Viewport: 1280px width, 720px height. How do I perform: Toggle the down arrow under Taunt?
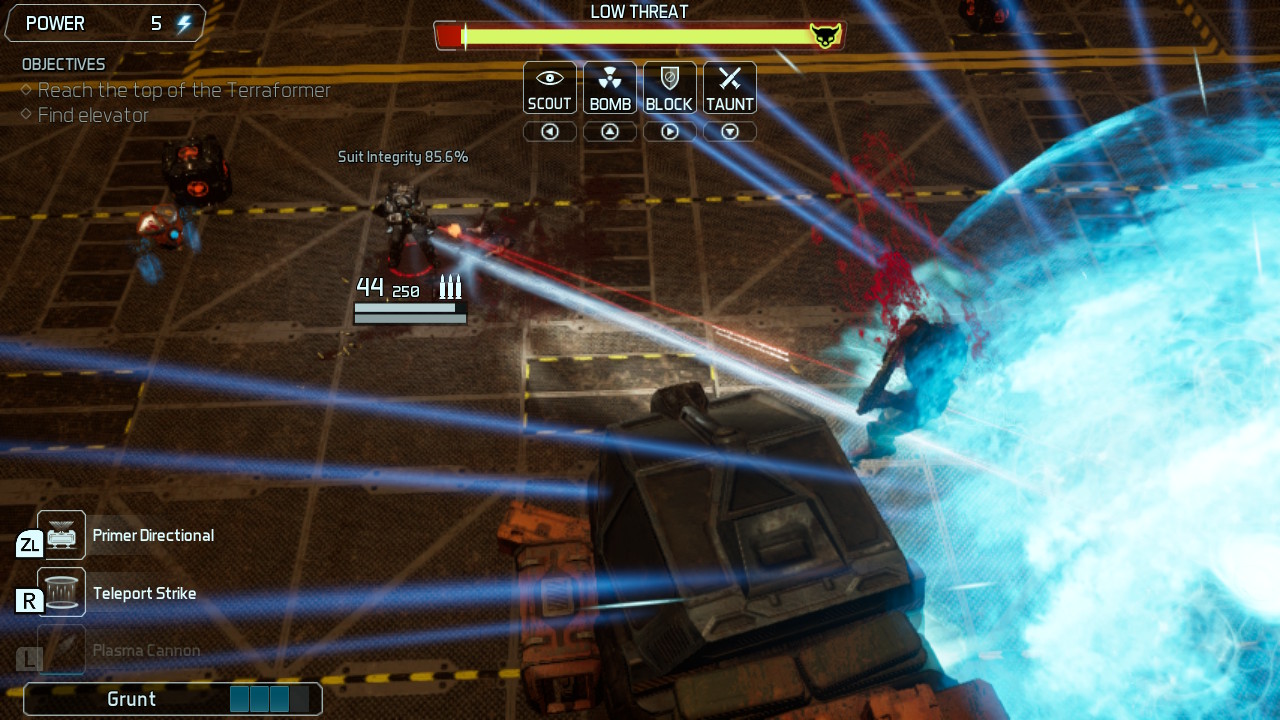click(729, 131)
